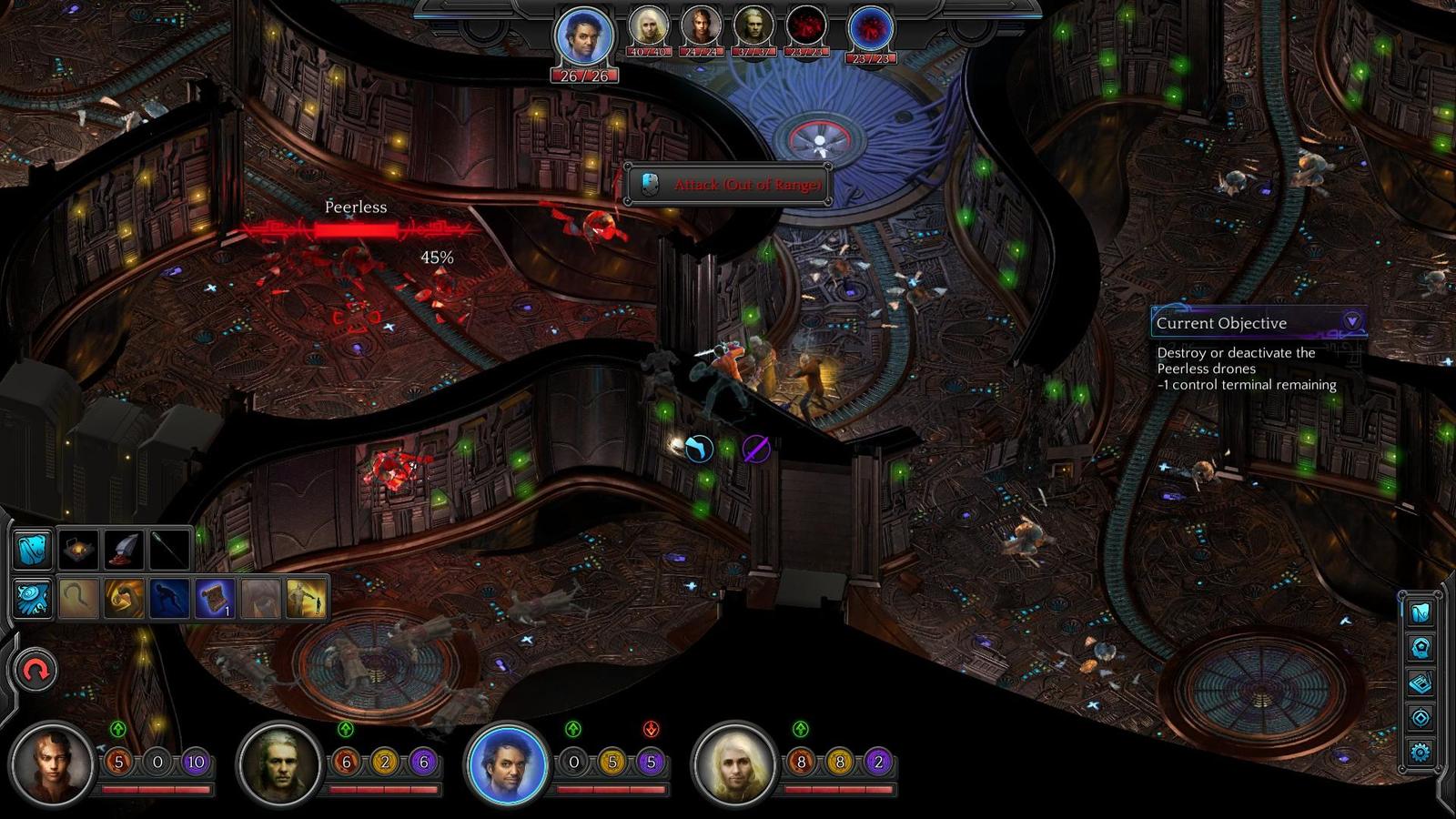Open the gear settings menu
The height and width of the screenshot is (819, 1456).
tap(1421, 752)
